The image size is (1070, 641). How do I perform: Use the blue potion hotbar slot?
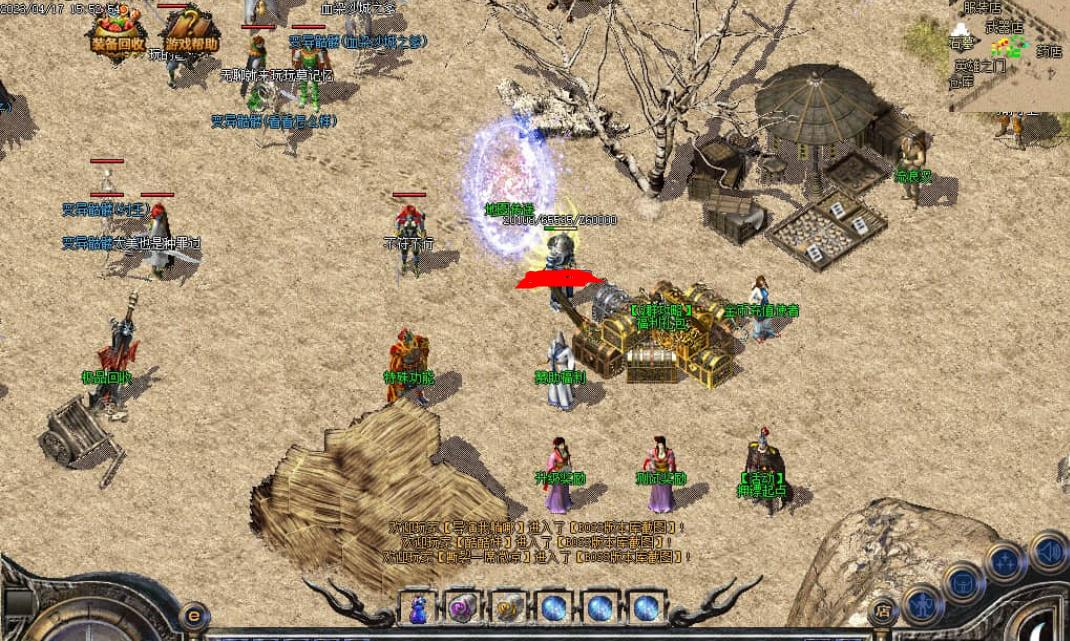pos(418,607)
